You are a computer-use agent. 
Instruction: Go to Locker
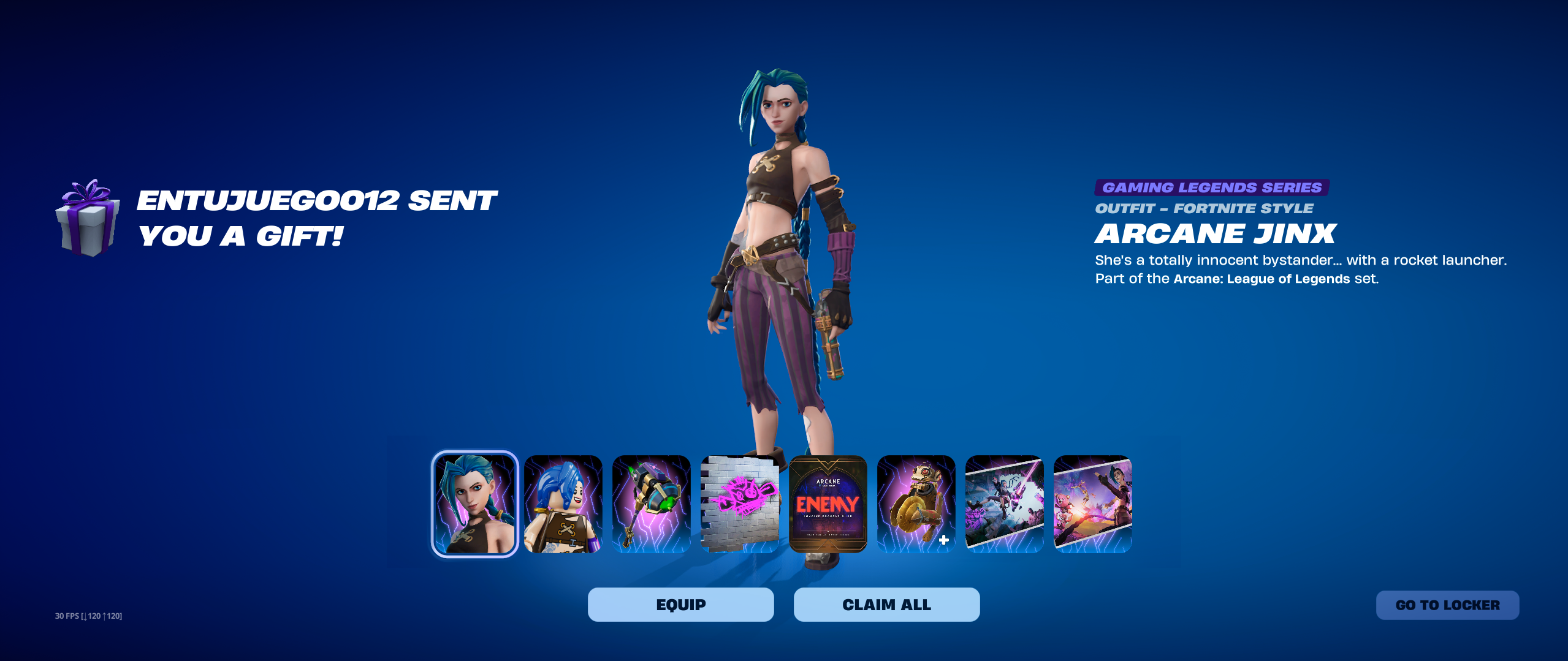point(1447,605)
